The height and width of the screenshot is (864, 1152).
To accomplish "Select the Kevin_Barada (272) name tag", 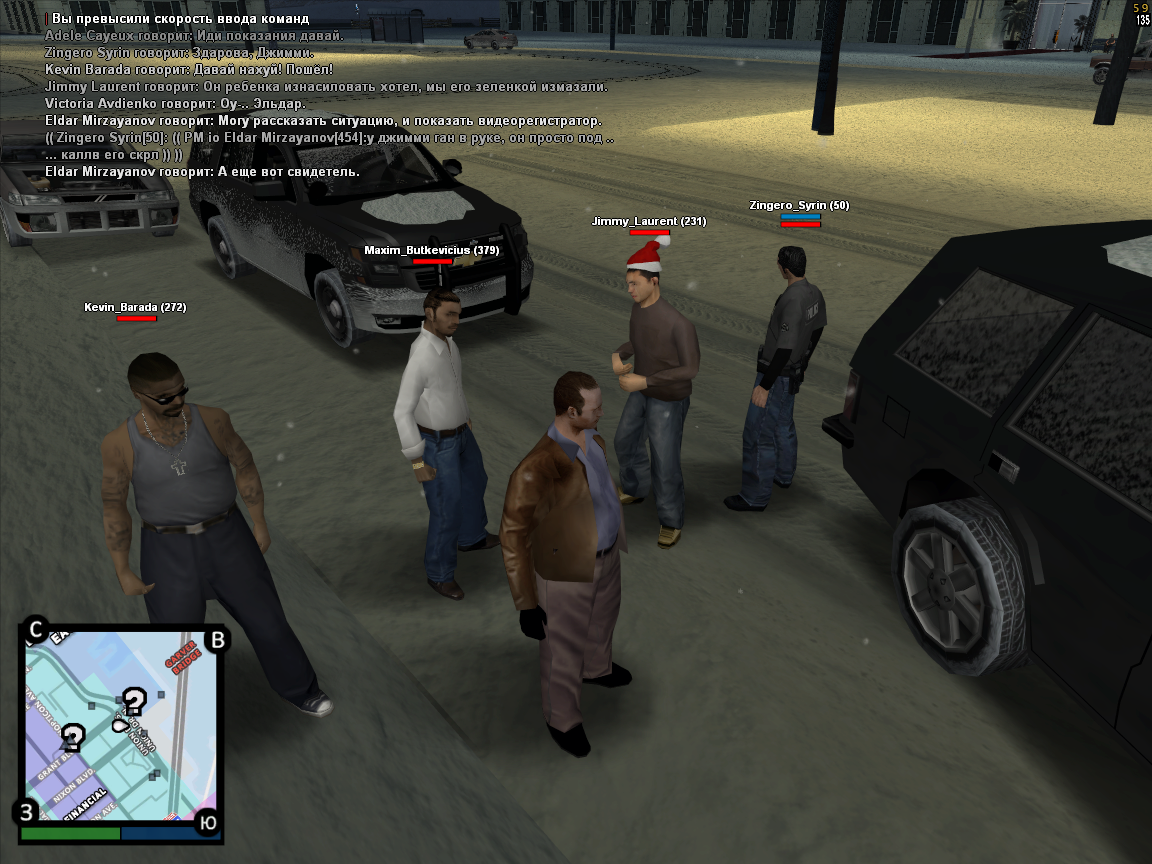I will (135, 307).
